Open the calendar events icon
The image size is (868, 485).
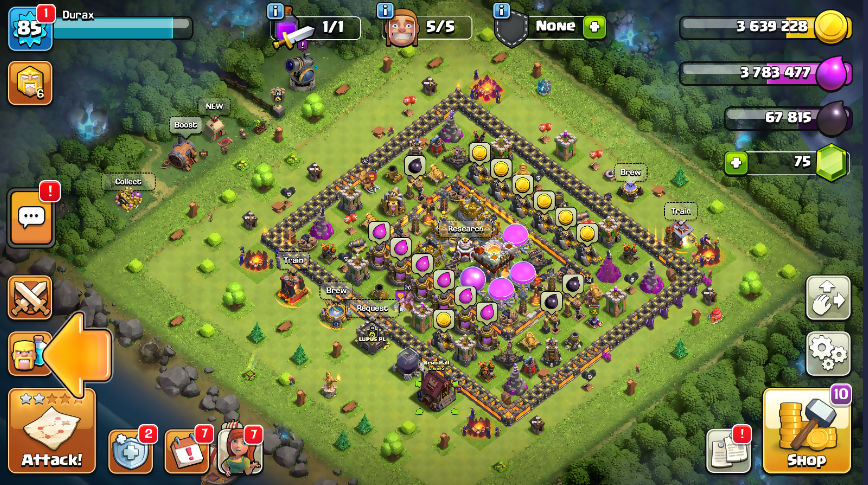[186, 452]
